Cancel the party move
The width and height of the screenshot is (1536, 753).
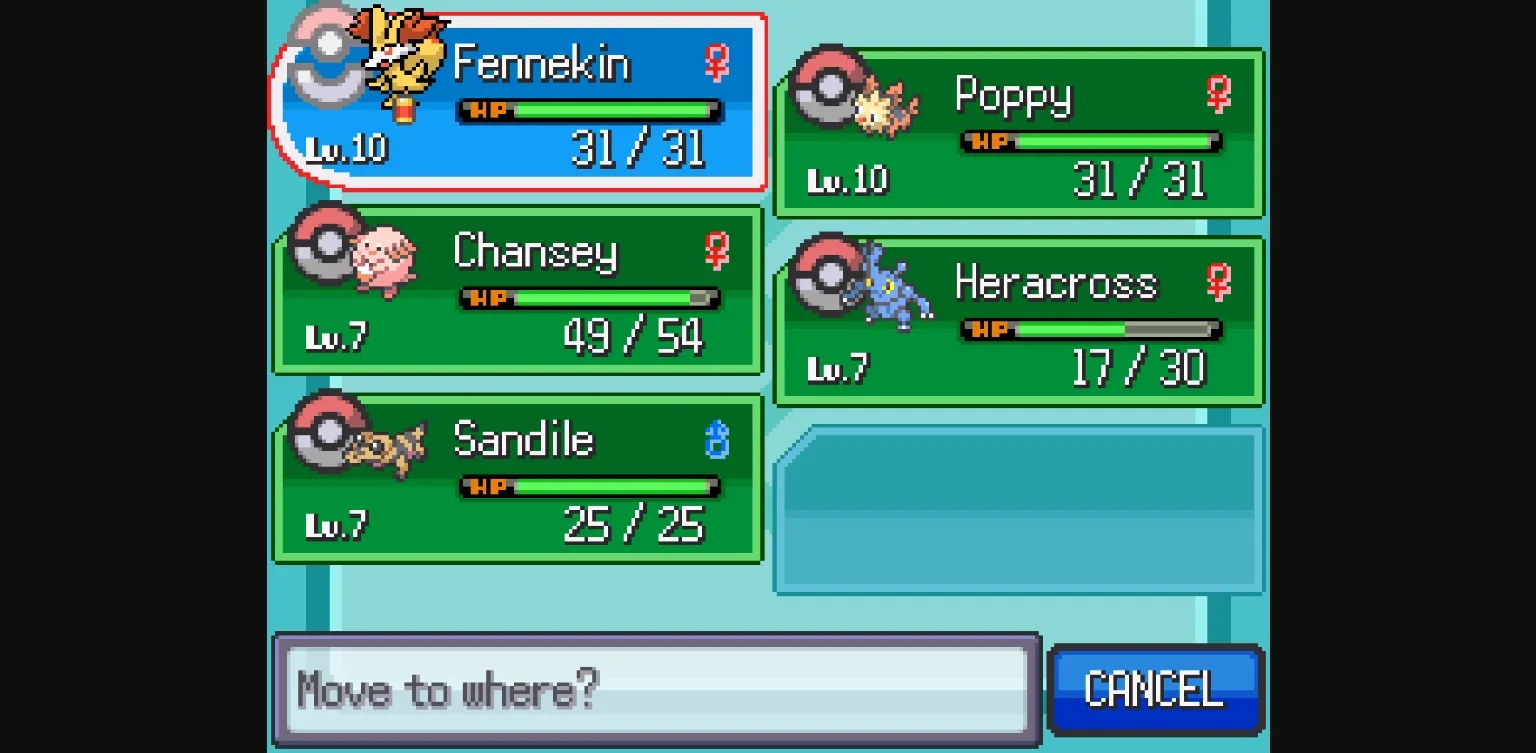[1155, 689]
